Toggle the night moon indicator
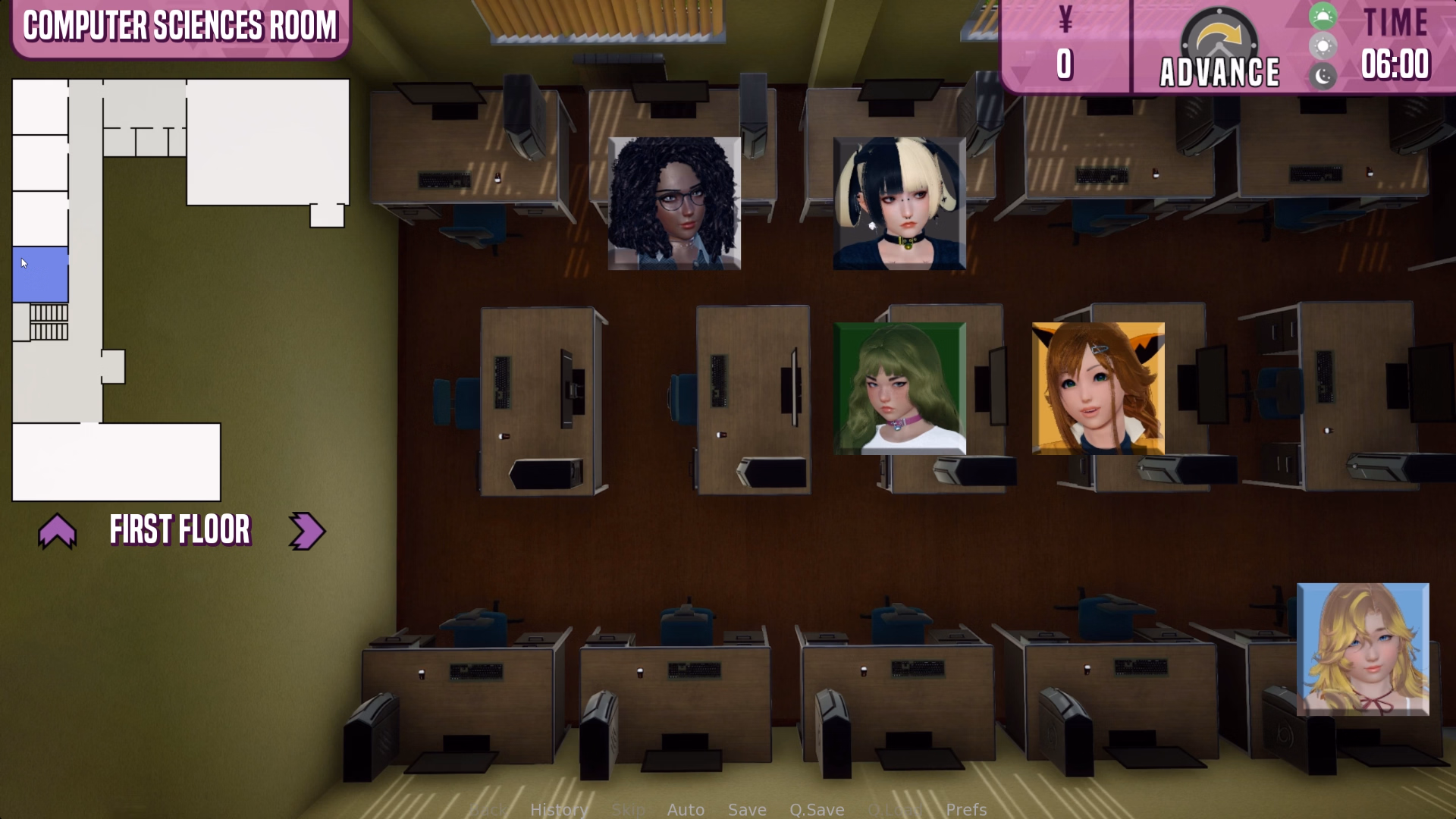 (1323, 77)
